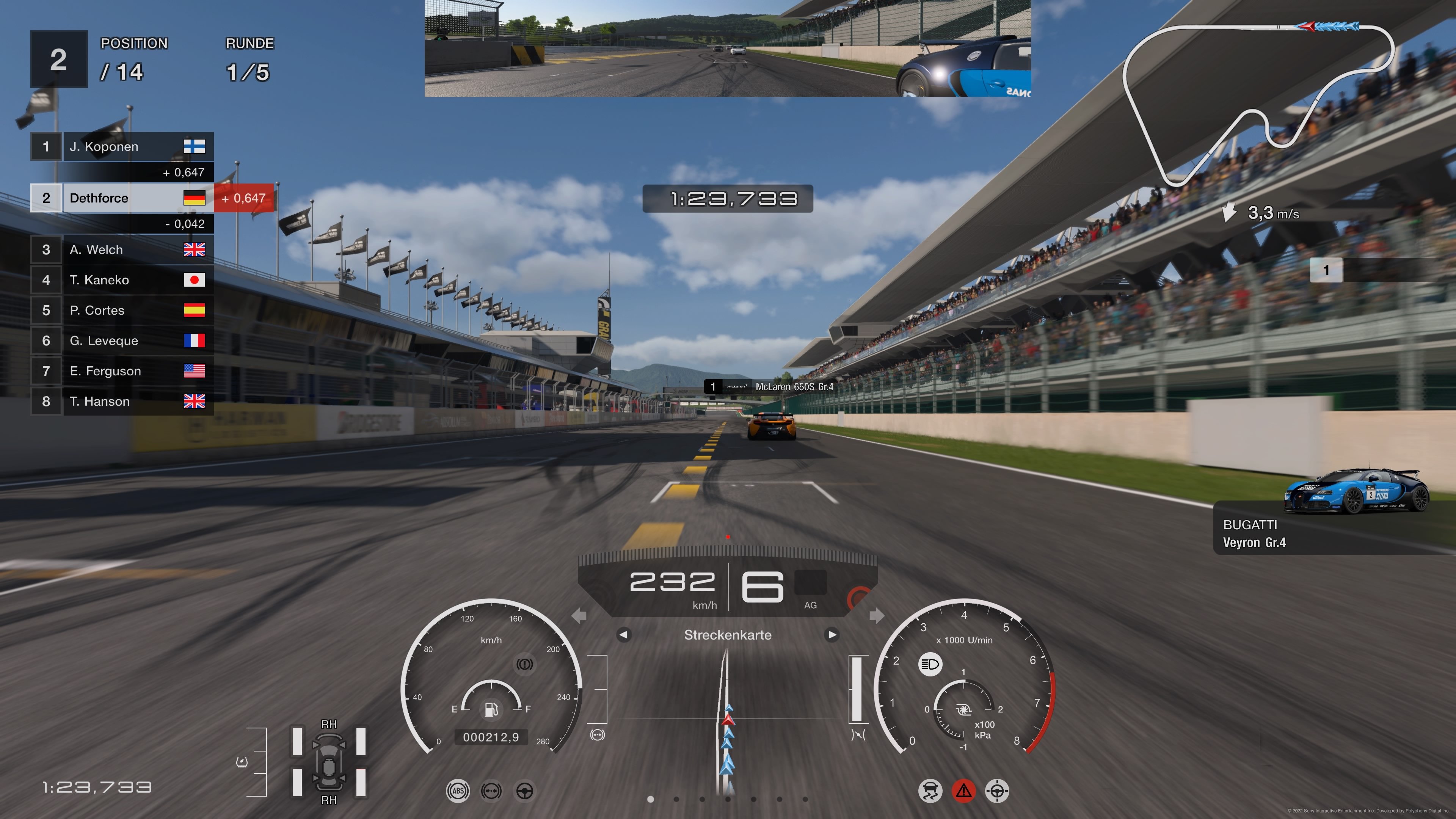Toggle the handbrake indicator above the gauge
Viewport: 1456px width, 819px height.
pyautogui.click(x=526, y=665)
